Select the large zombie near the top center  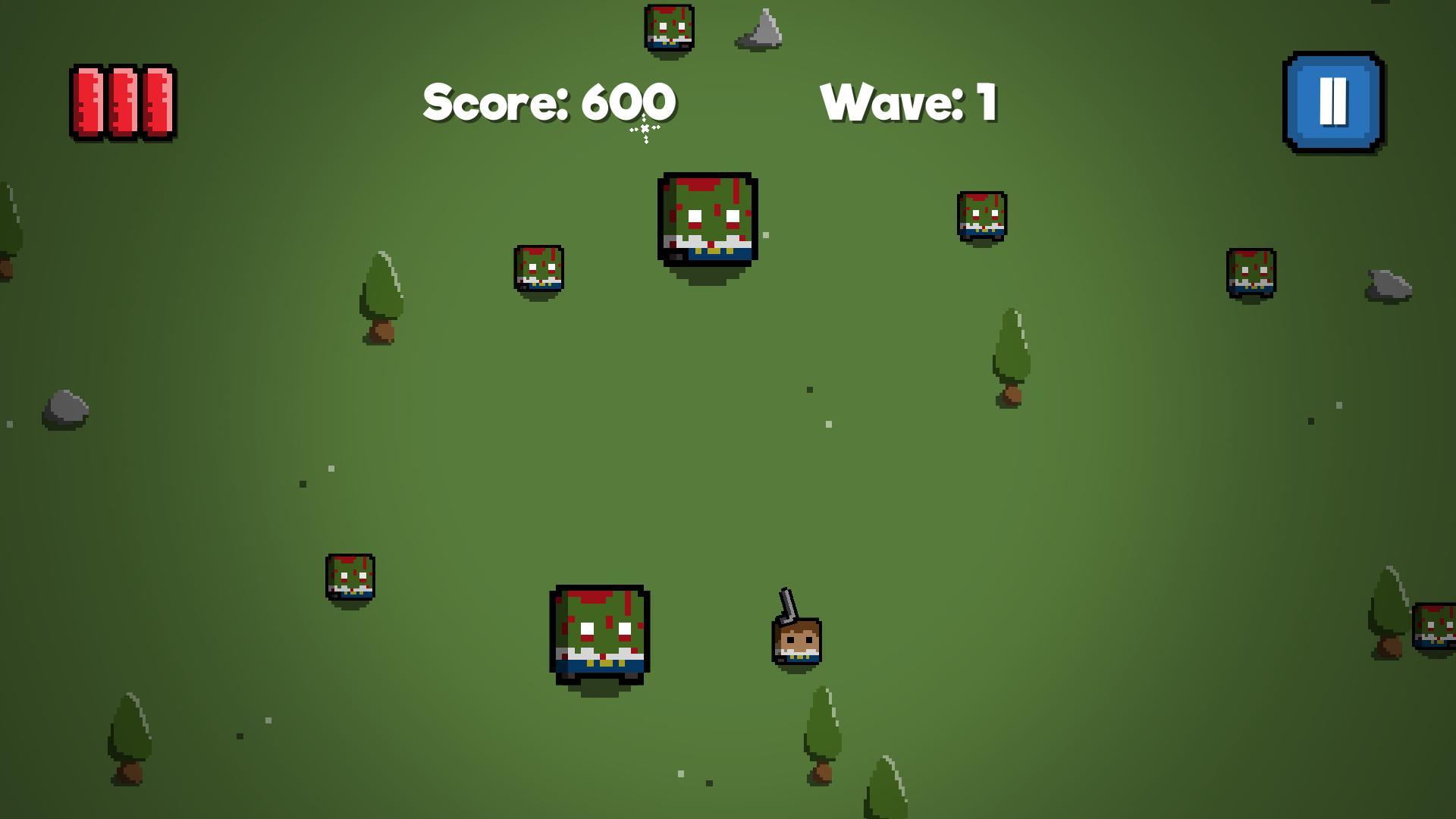click(x=704, y=220)
